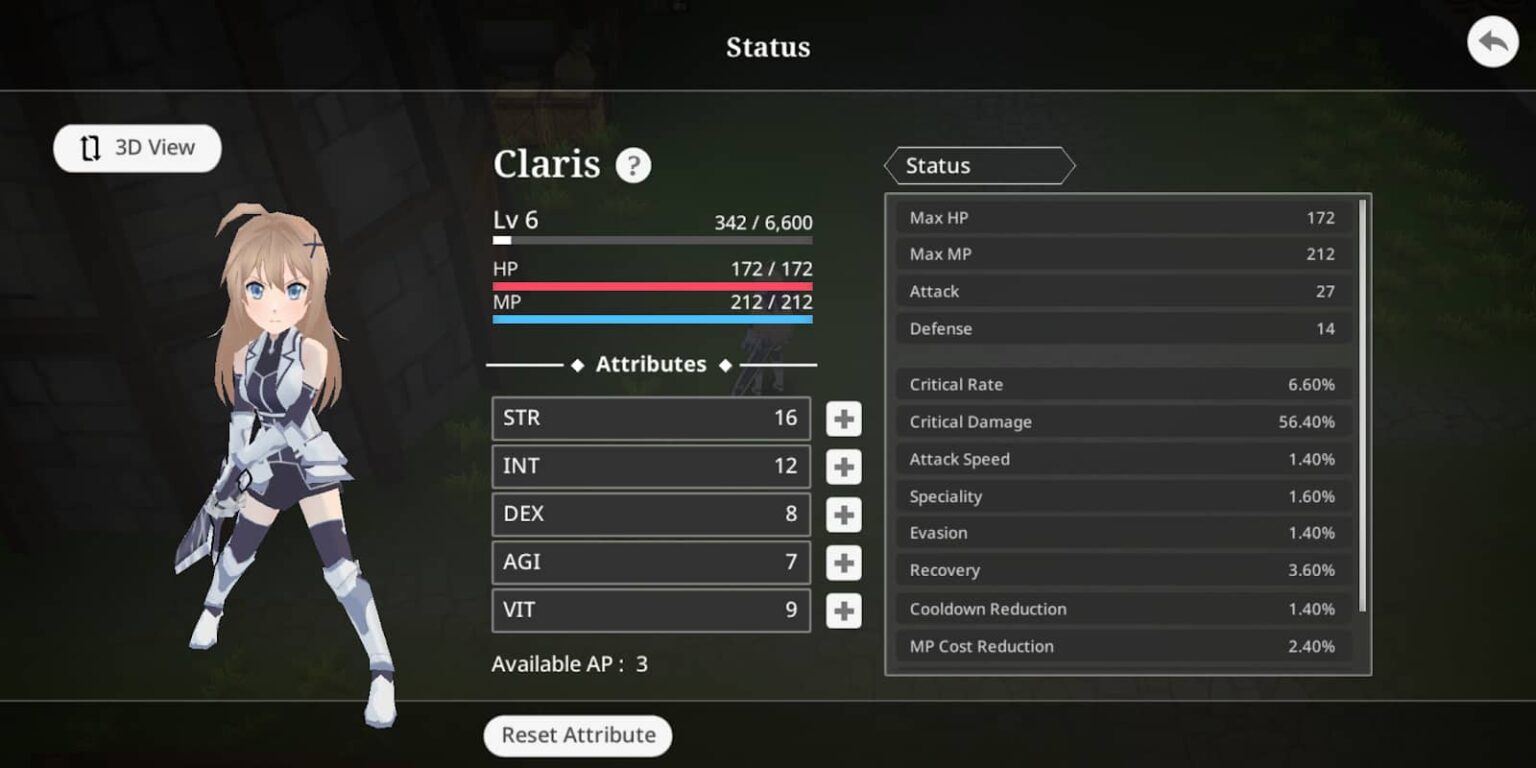Add a point to STR
This screenshot has height=768, width=1536.
coord(844,419)
